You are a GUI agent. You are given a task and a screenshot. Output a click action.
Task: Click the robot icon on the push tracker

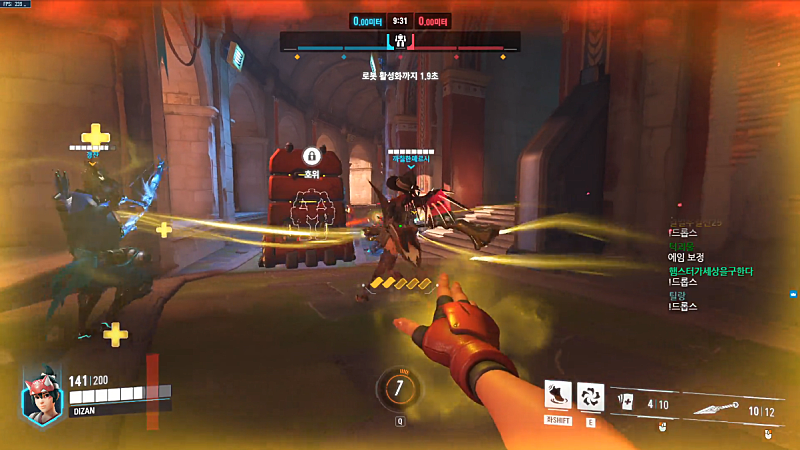[400, 42]
